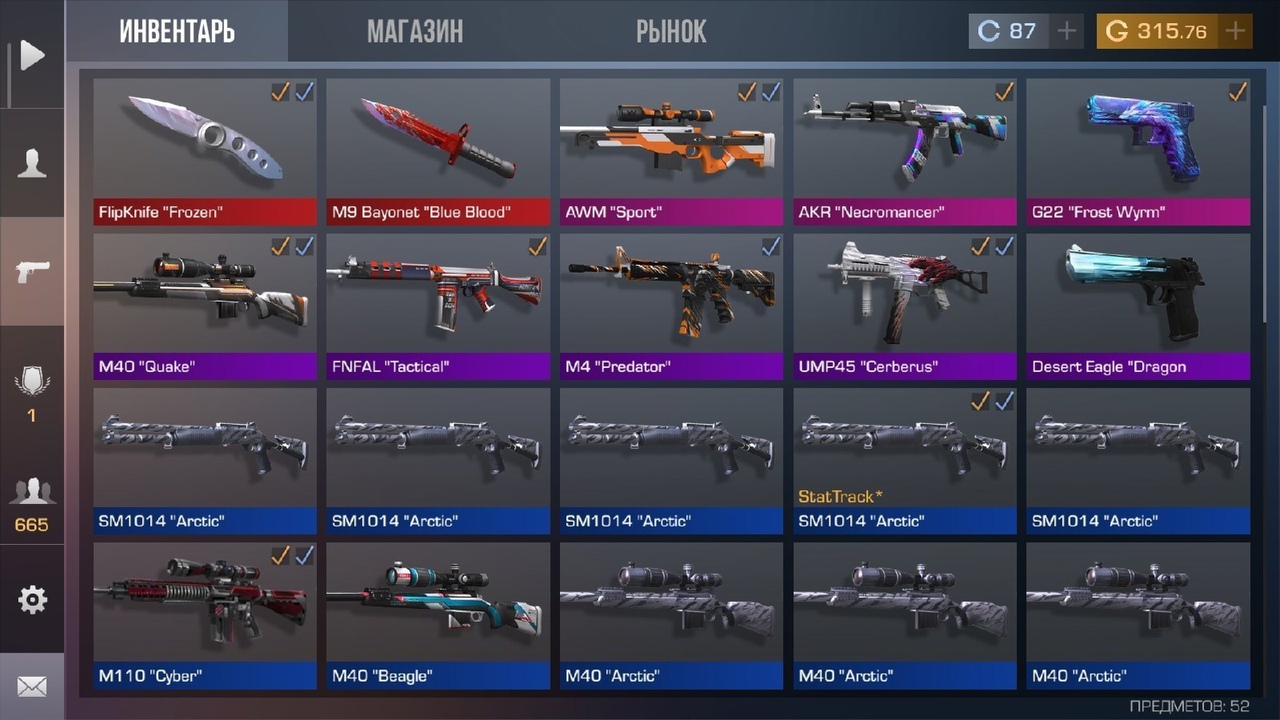Click the play arrow in sidebar

(32, 55)
